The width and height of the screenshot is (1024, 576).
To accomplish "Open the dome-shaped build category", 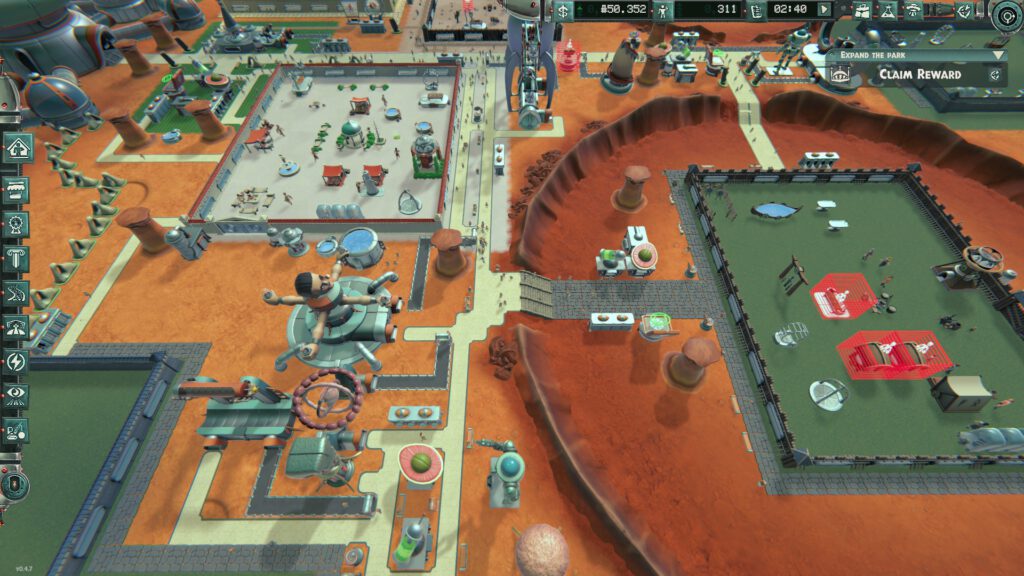I will 17,327.
